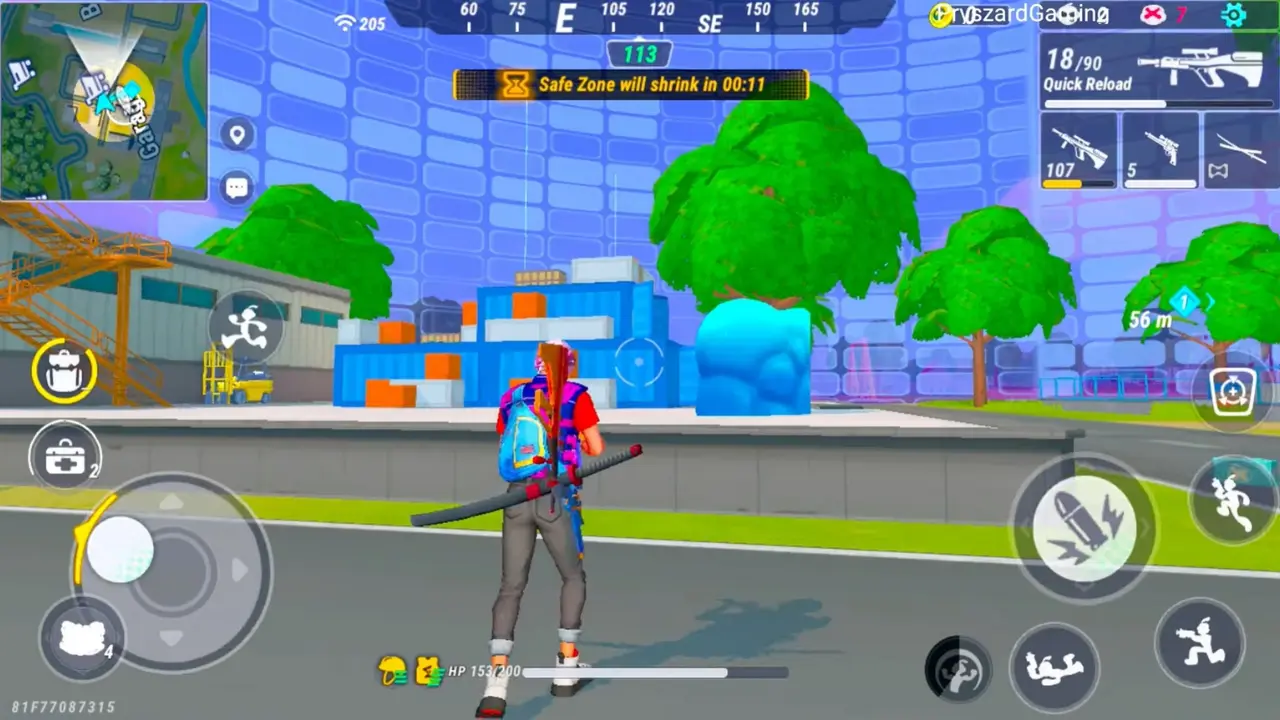This screenshot has width=1280, height=720.
Task: Open the game settings gear
Action: [1234, 16]
